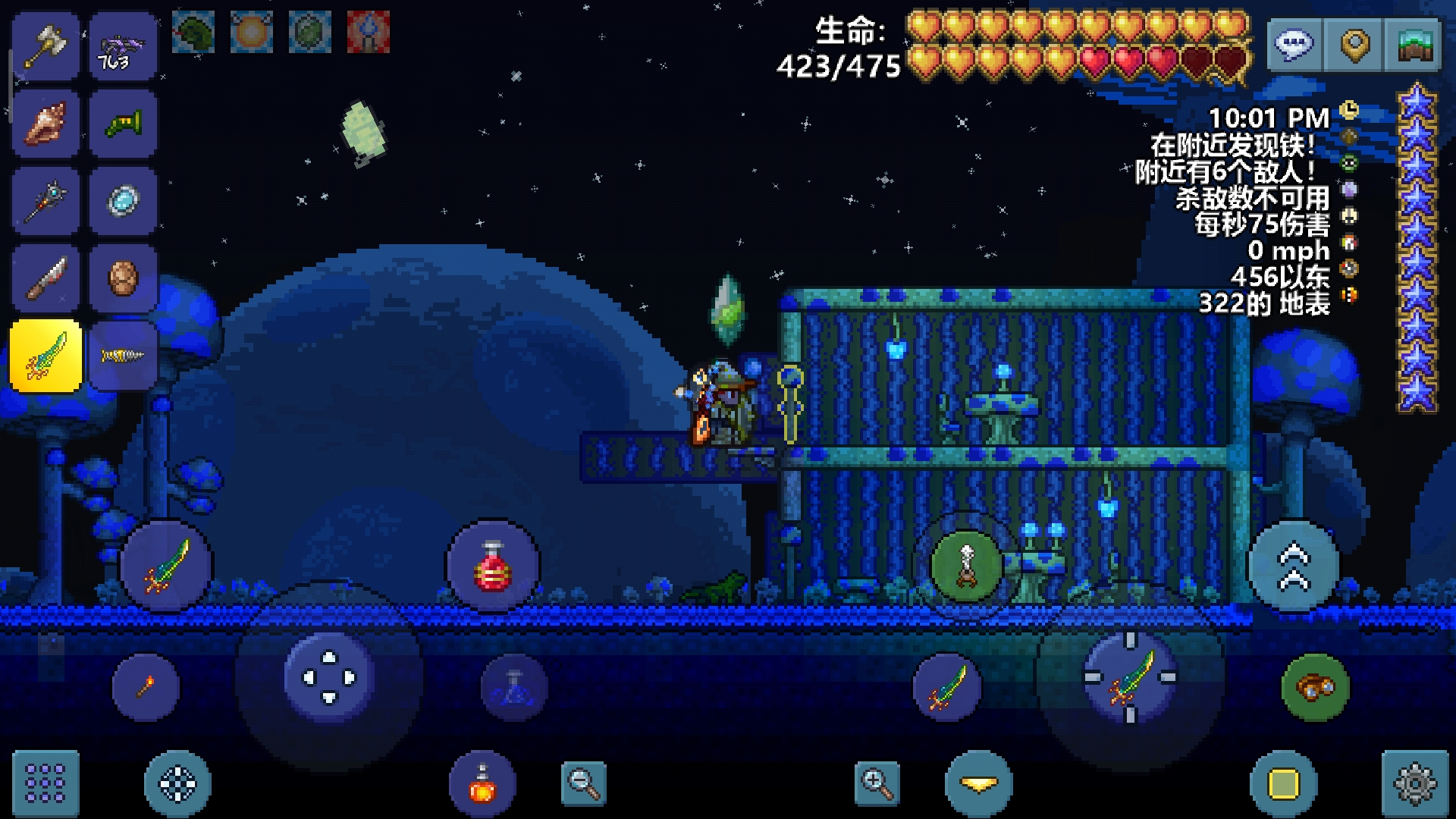The width and height of the screenshot is (1456, 819).
Task: Zoom in with the plus magnifier
Action: pyautogui.click(x=877, y=783)
